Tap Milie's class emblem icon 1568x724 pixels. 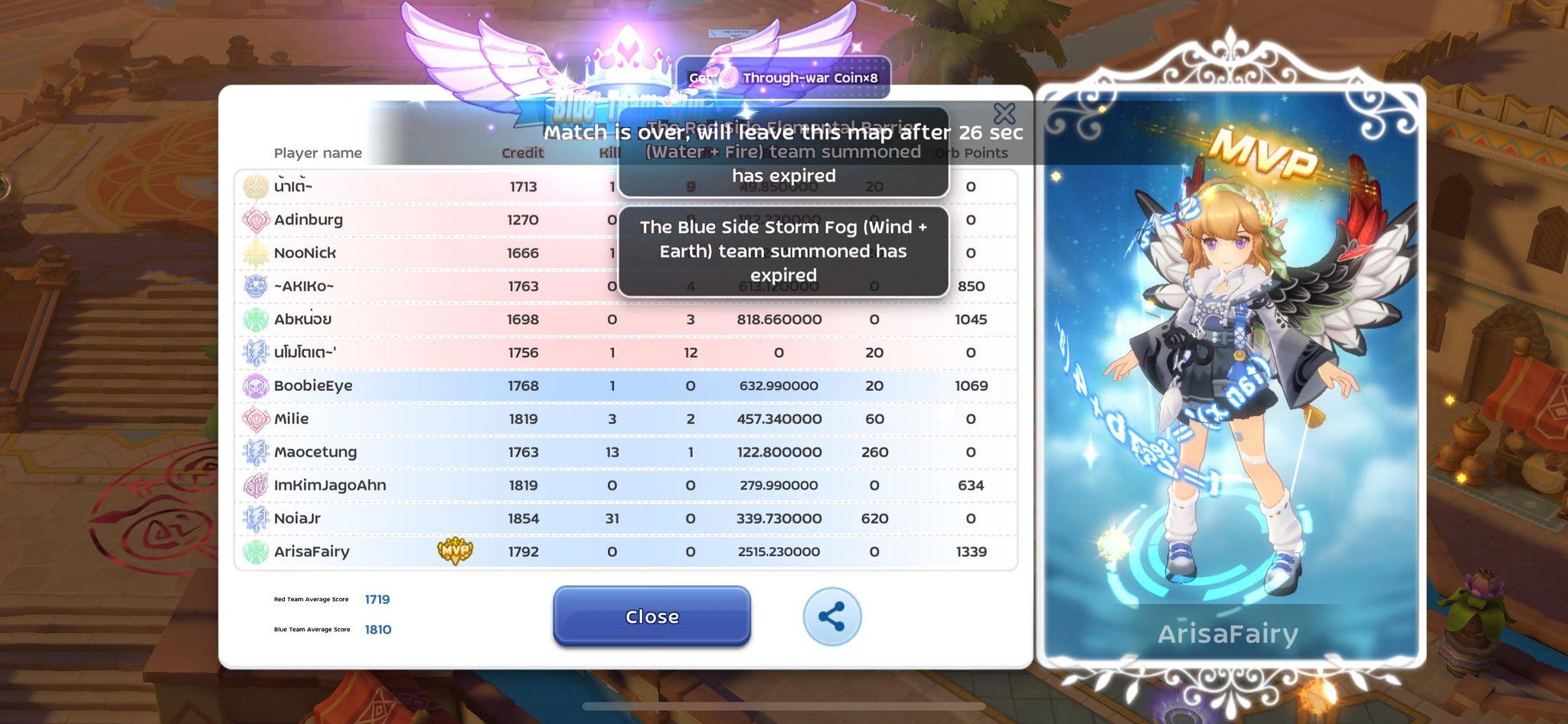click(x=253, y=418)
